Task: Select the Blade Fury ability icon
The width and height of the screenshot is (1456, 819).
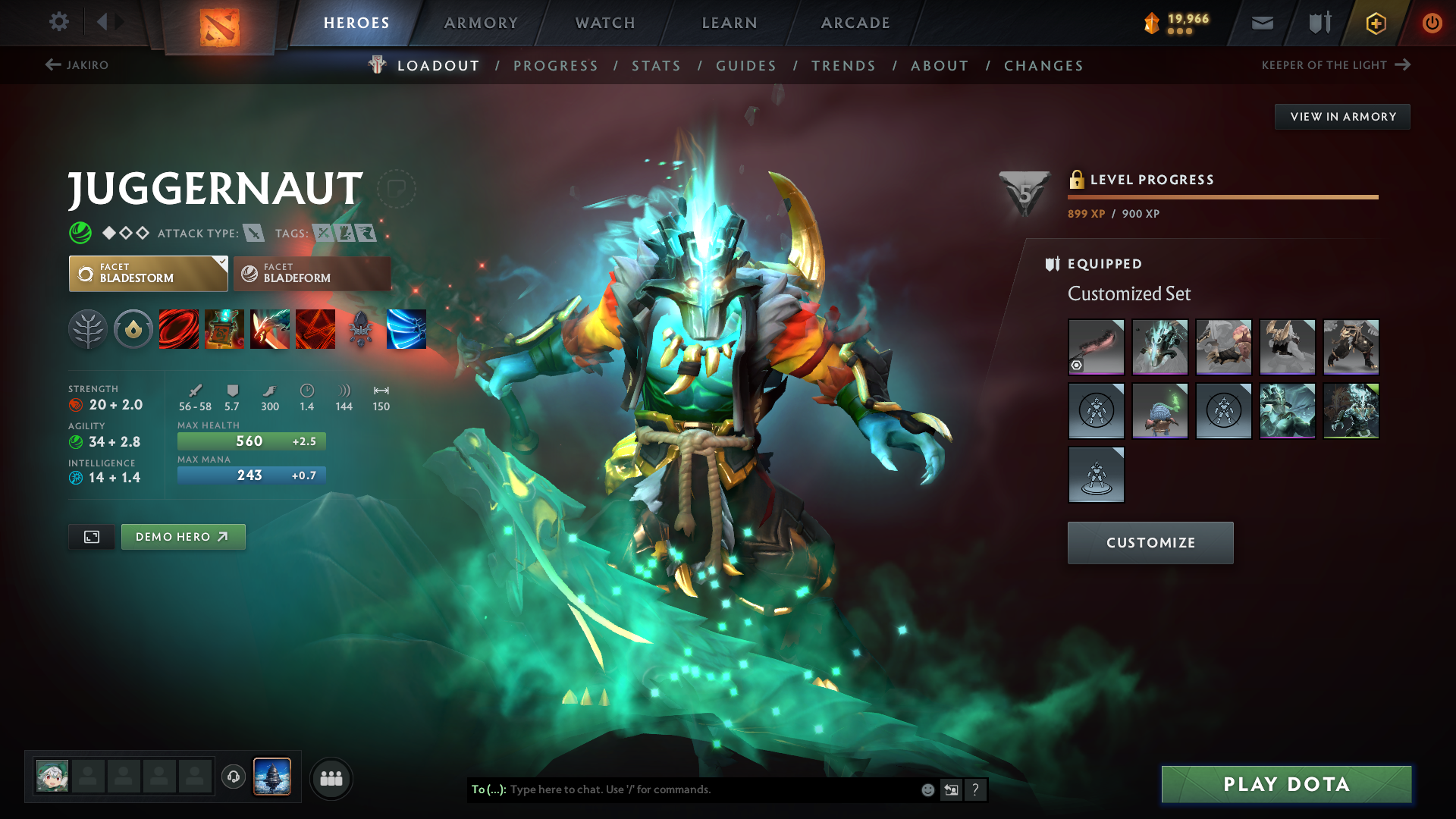Action: coord(179,329)
